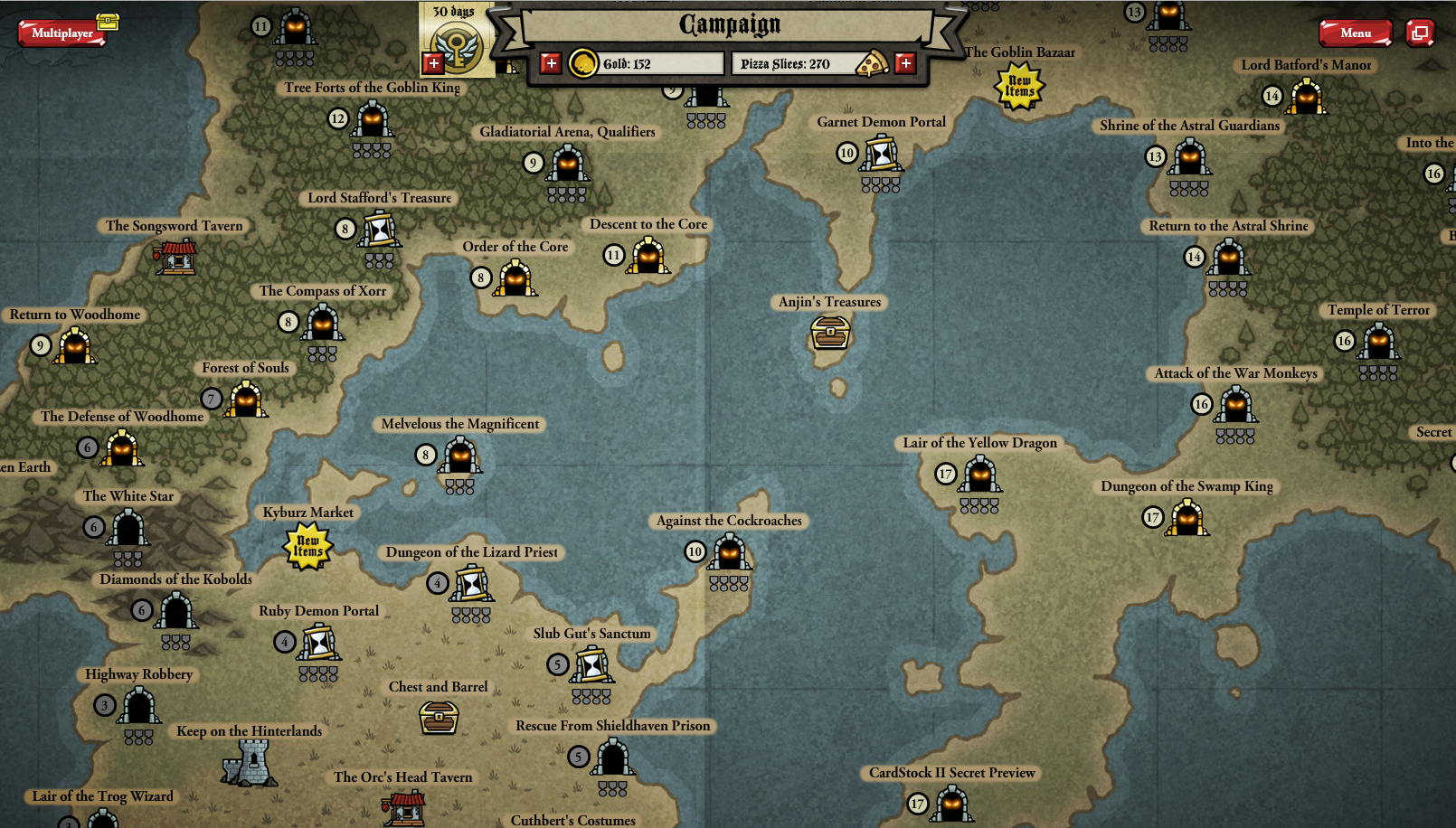Viewport: 1456px width, 828px height.
Task: Visit The Goblin Bazaar shop
Action: point(1019,87)
